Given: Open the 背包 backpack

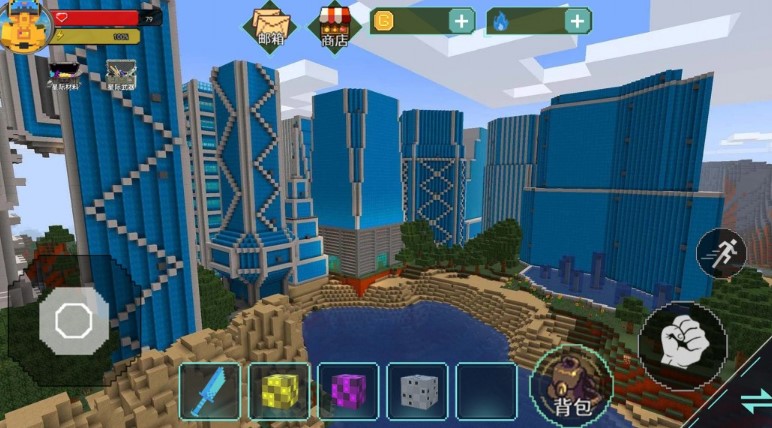Looking at the screenshot, I should pyautogui.click(x=573, y=385).
